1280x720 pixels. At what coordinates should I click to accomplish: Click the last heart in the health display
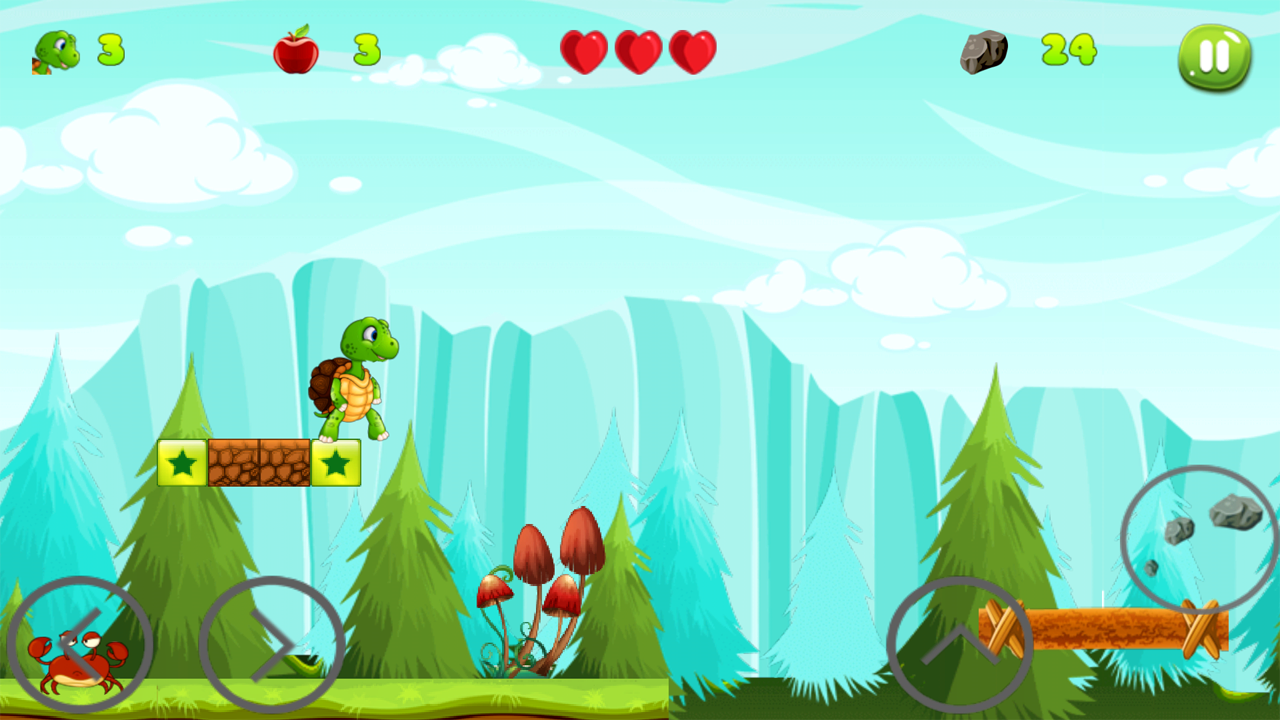click(695, 50)
